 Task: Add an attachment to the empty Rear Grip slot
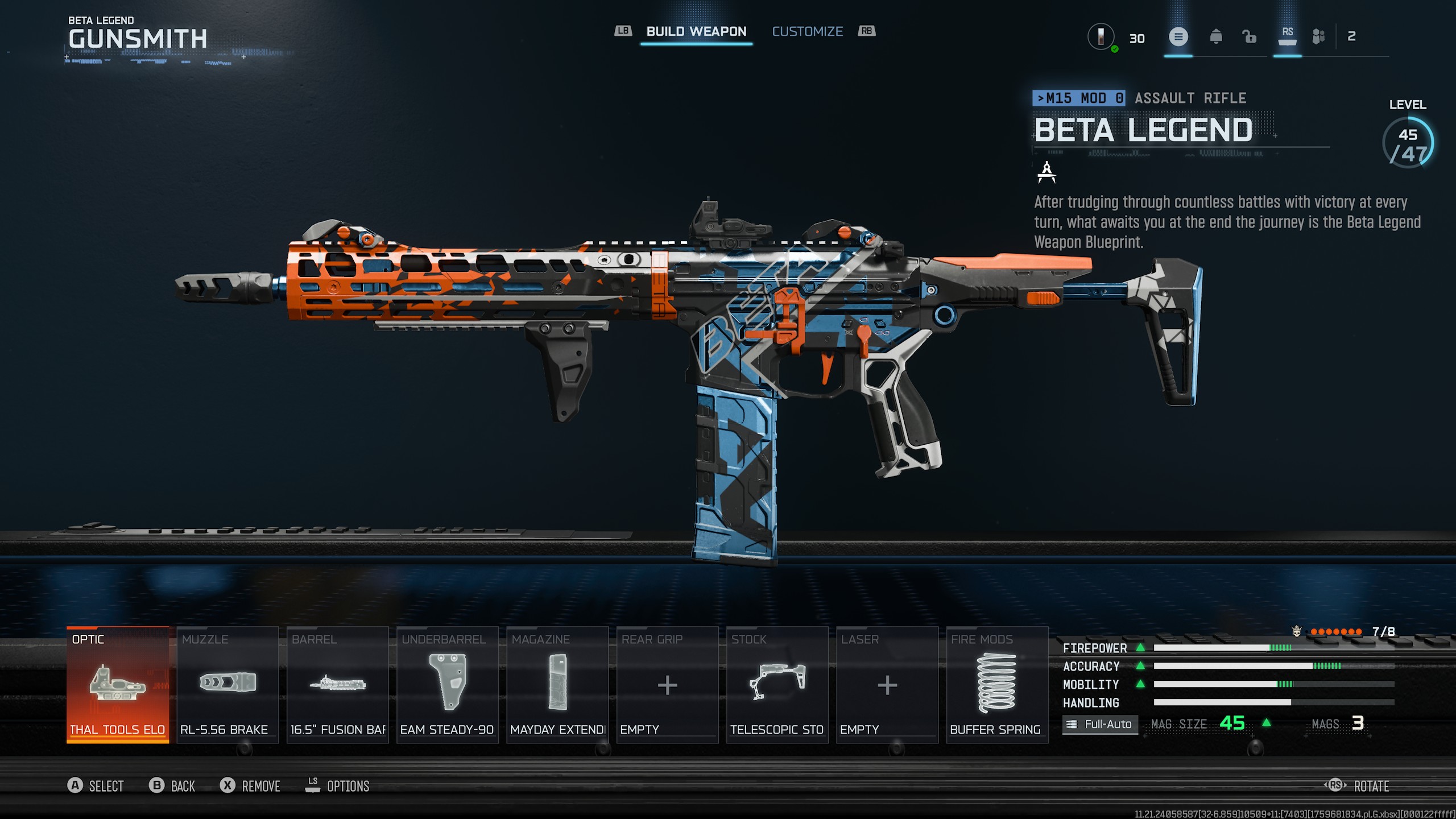(x=667, y=685)
